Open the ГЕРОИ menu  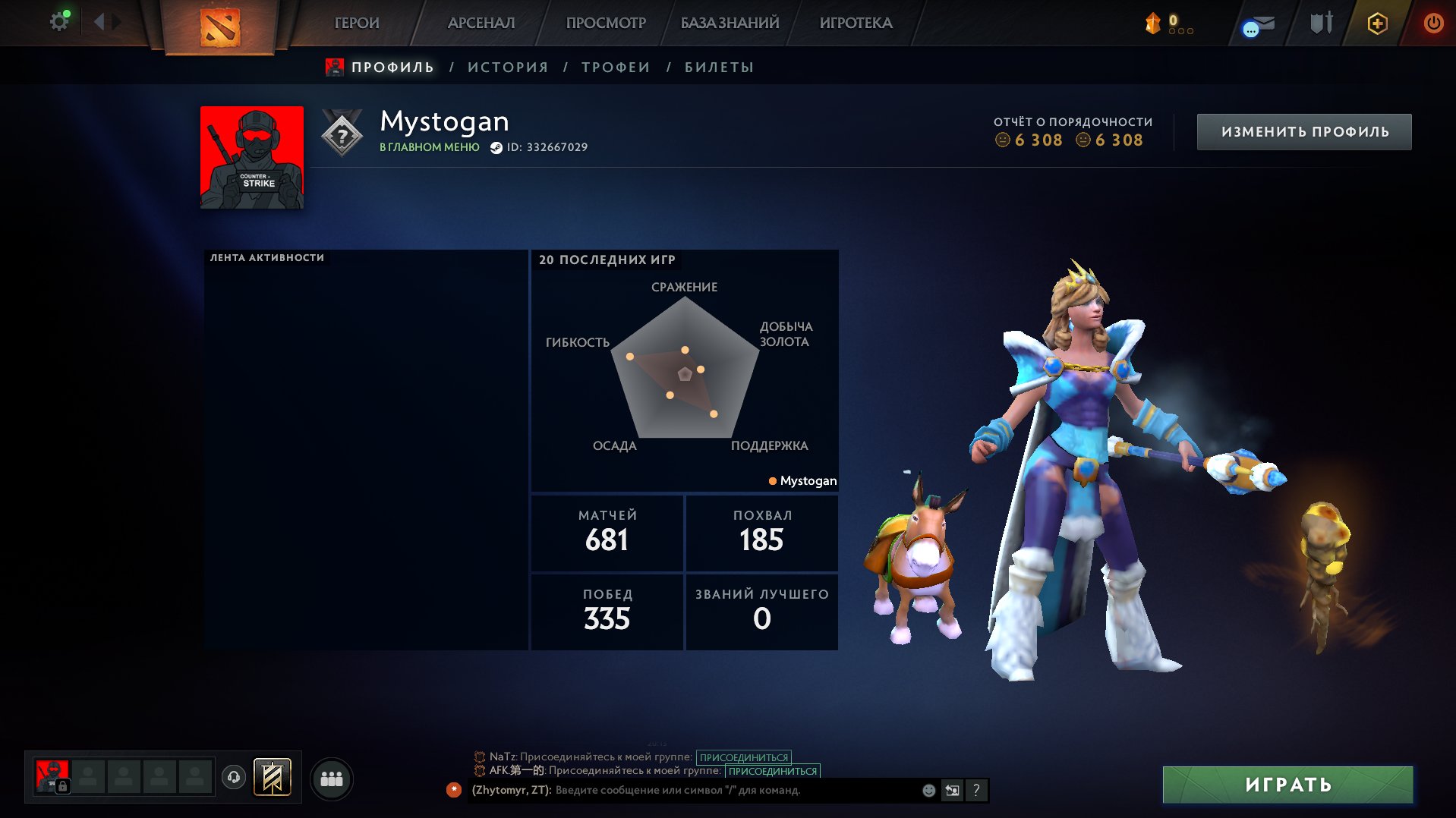click(x=357, y=23)
